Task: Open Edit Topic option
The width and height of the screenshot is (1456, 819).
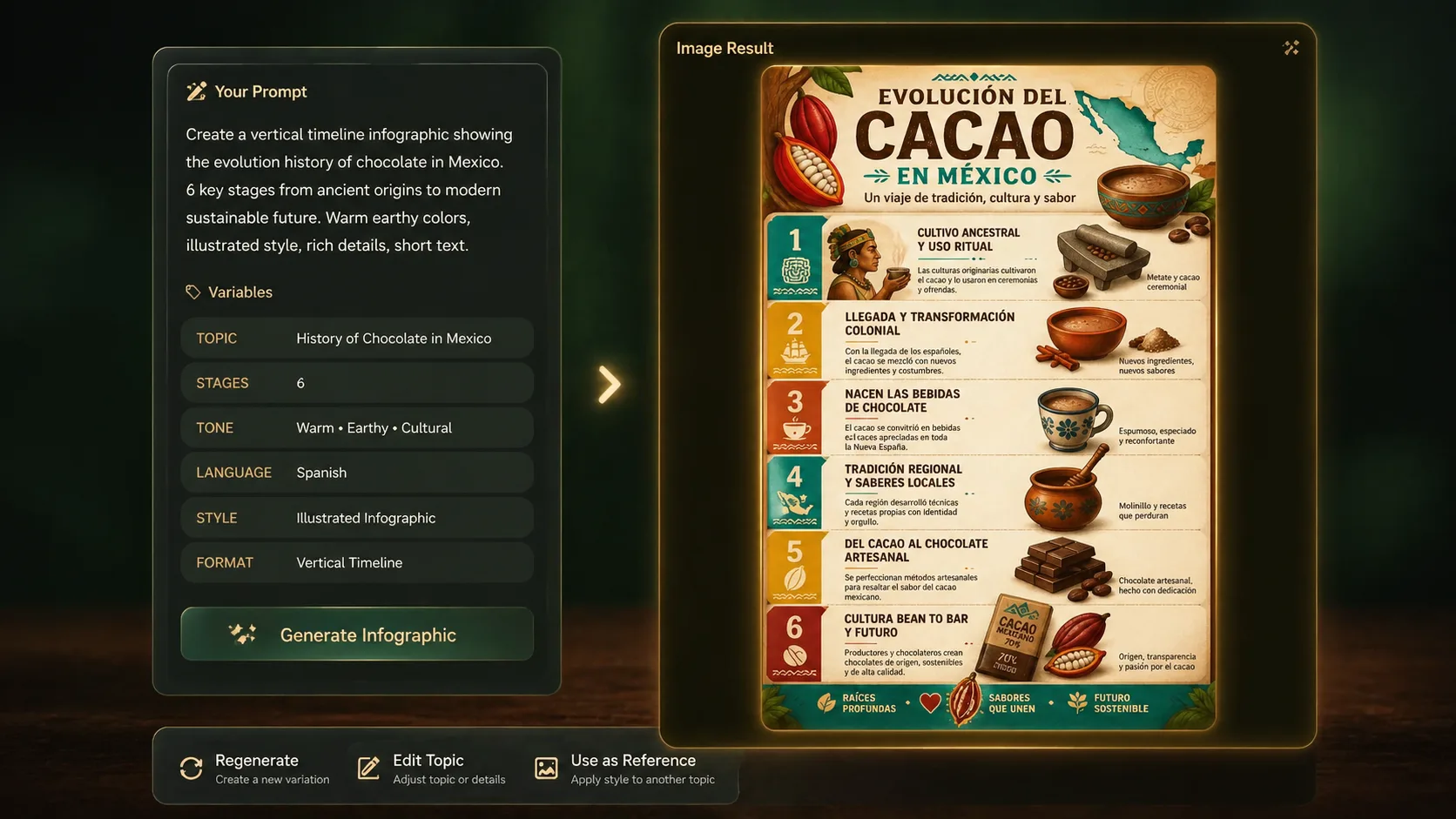Action: pos(432,769)
